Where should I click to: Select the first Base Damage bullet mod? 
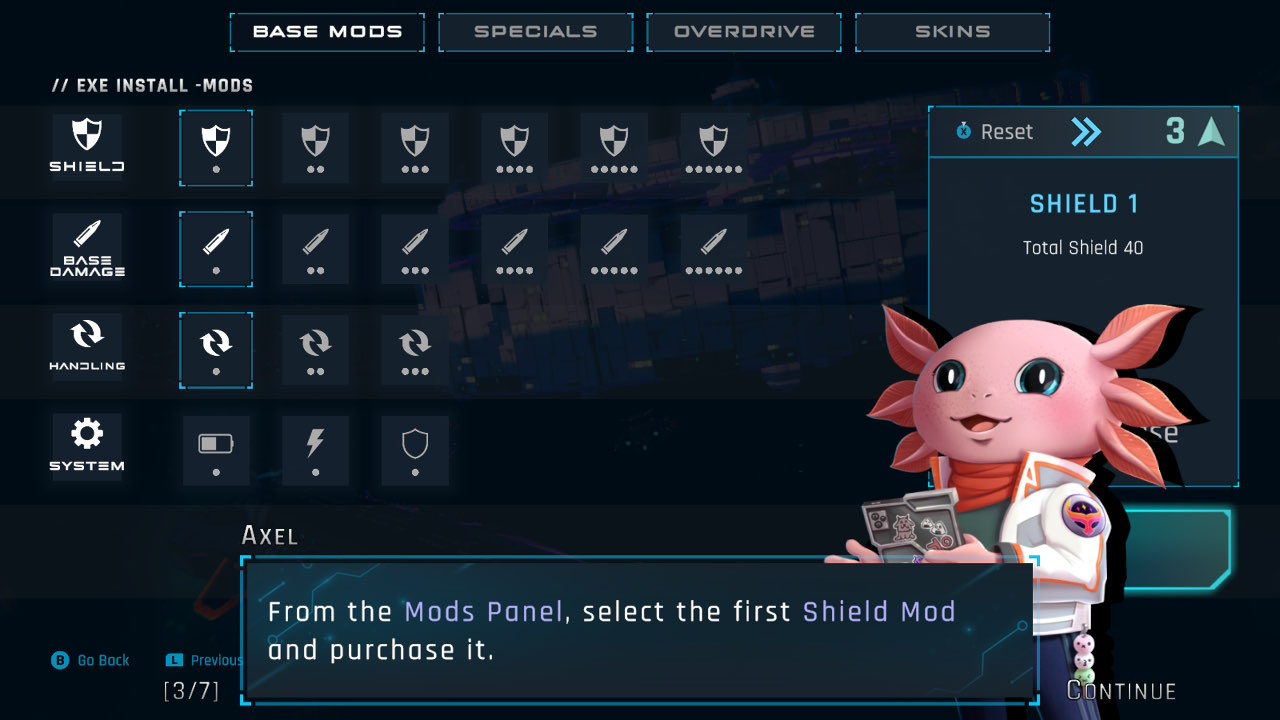click(x=216, y=248)
